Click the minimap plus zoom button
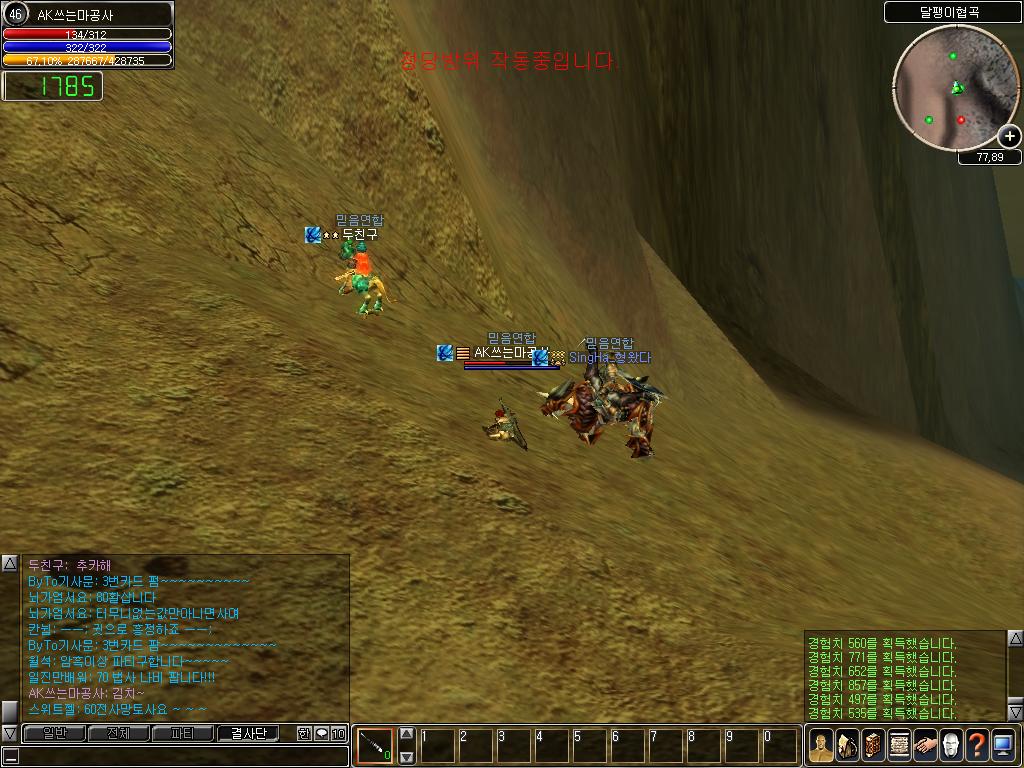Screen dimensions: 1024x768 [1009, 136]
